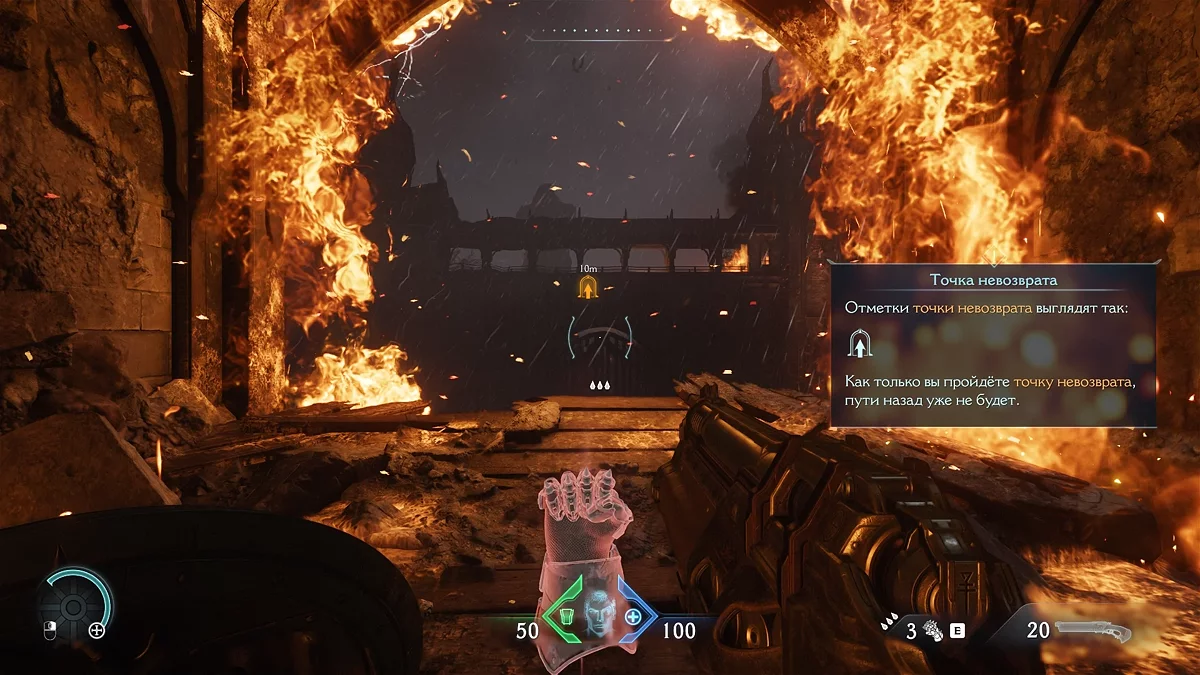Click the orange point-of-no-return waypoint marker
The height and width of the screenshot is (675, 1200).
click(x=589, y=289)
